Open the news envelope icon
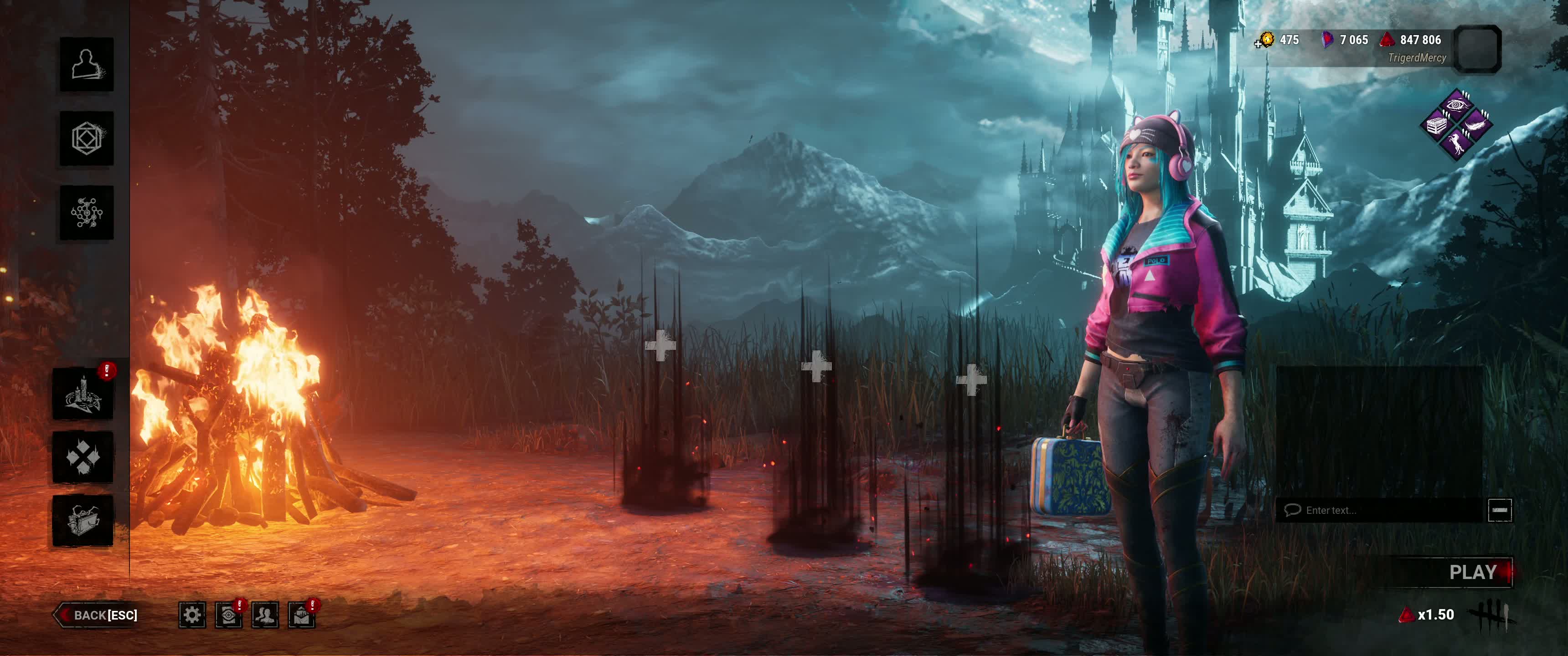The image size is (1568, 656). point(302,615)
